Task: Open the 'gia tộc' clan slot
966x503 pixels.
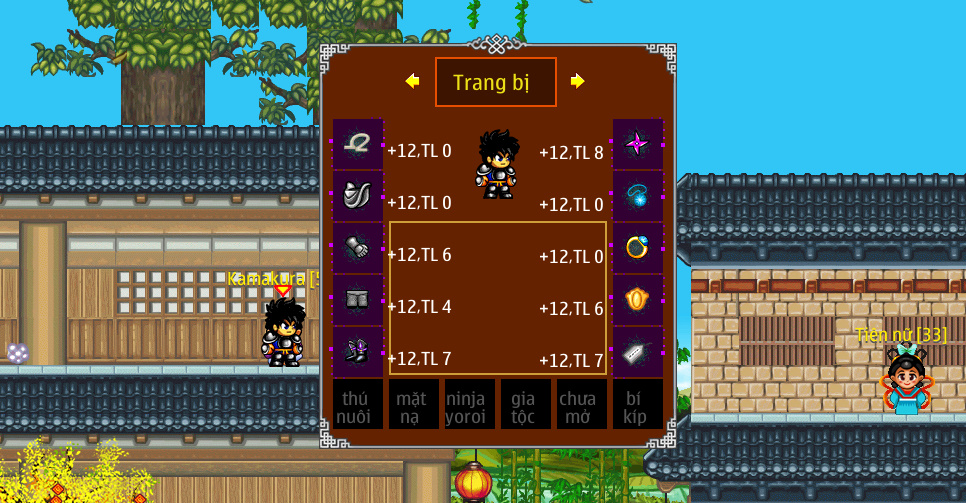Action: pyautogui.click(x=525, y=404)
